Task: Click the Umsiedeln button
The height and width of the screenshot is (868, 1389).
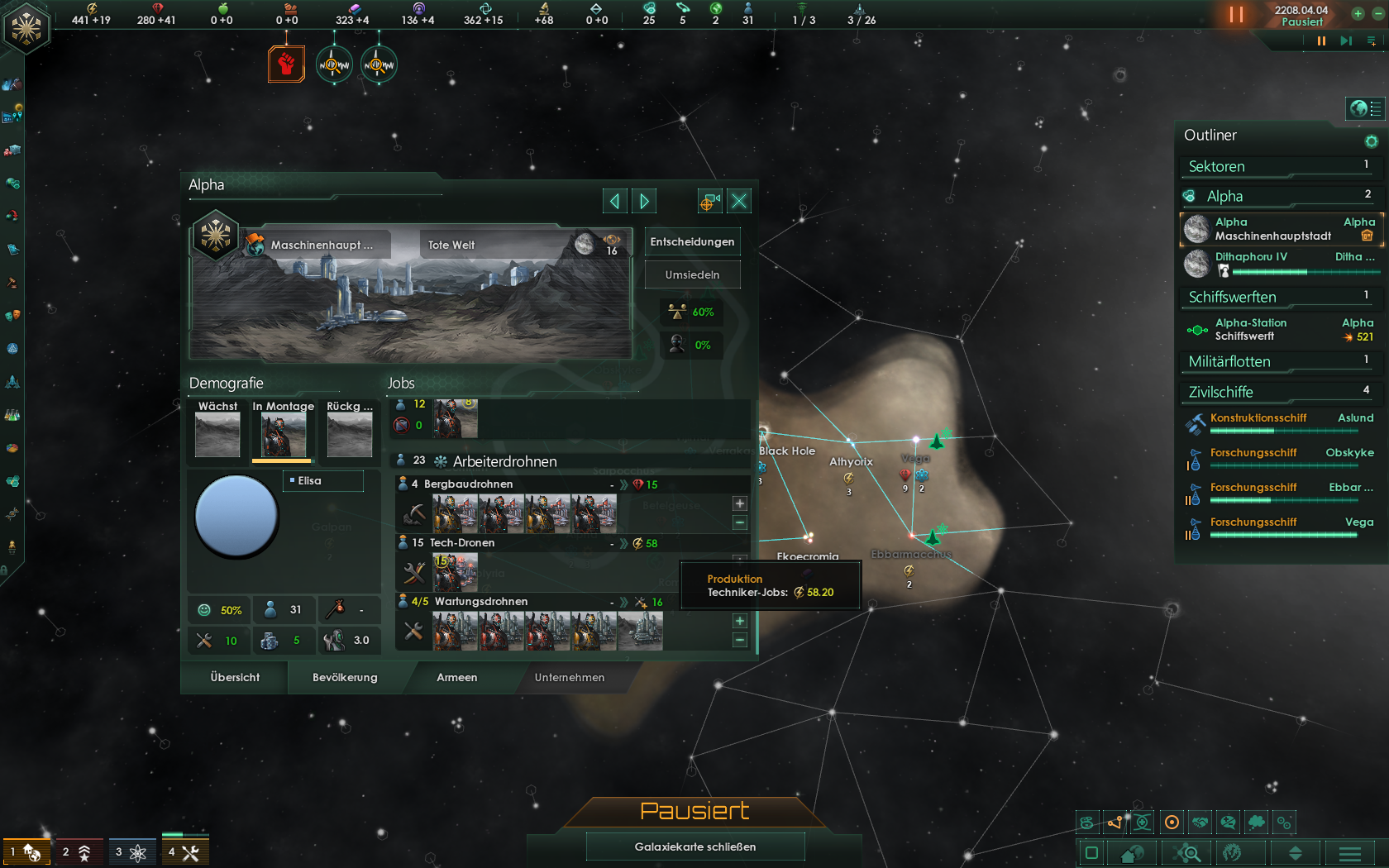Action: (692, 275)
